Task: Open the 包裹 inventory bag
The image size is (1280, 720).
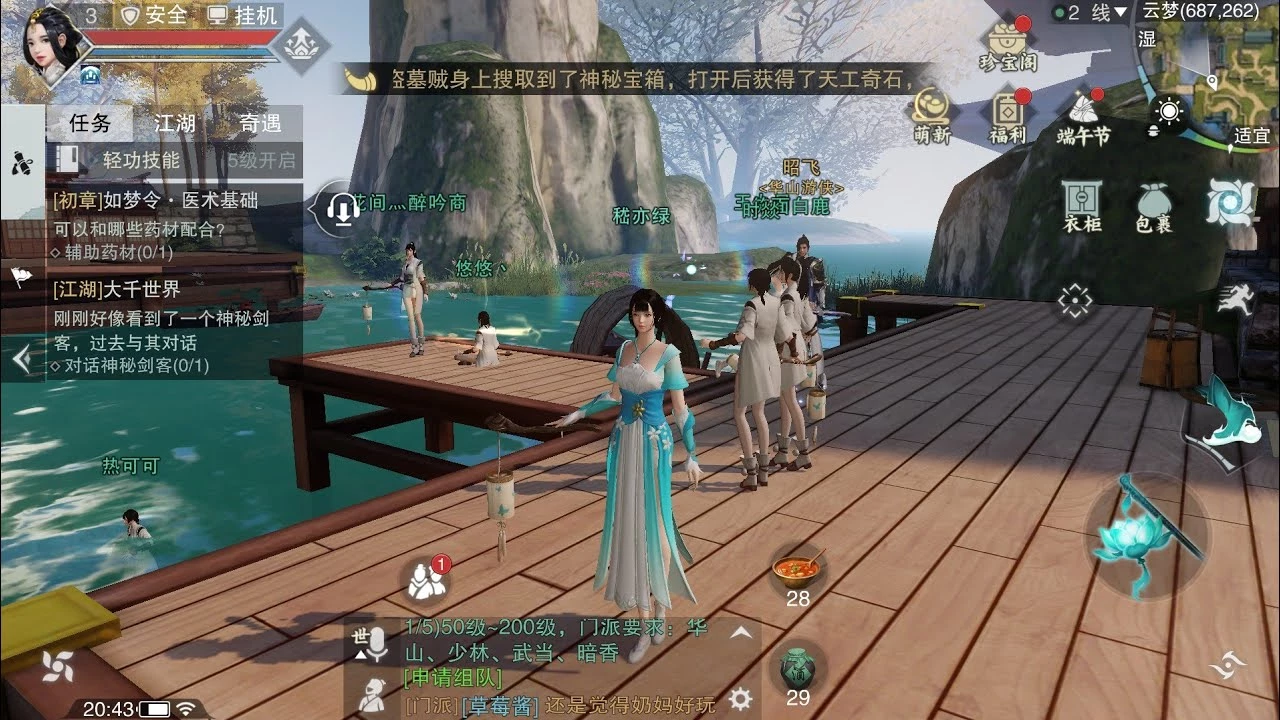Action: [1153, 206]
